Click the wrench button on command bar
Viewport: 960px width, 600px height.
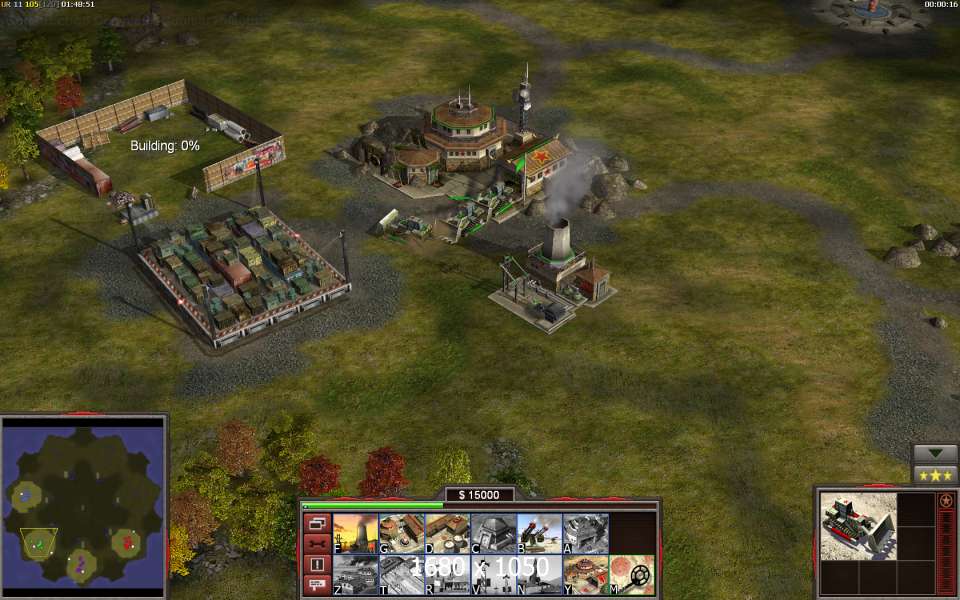point(317,544)
